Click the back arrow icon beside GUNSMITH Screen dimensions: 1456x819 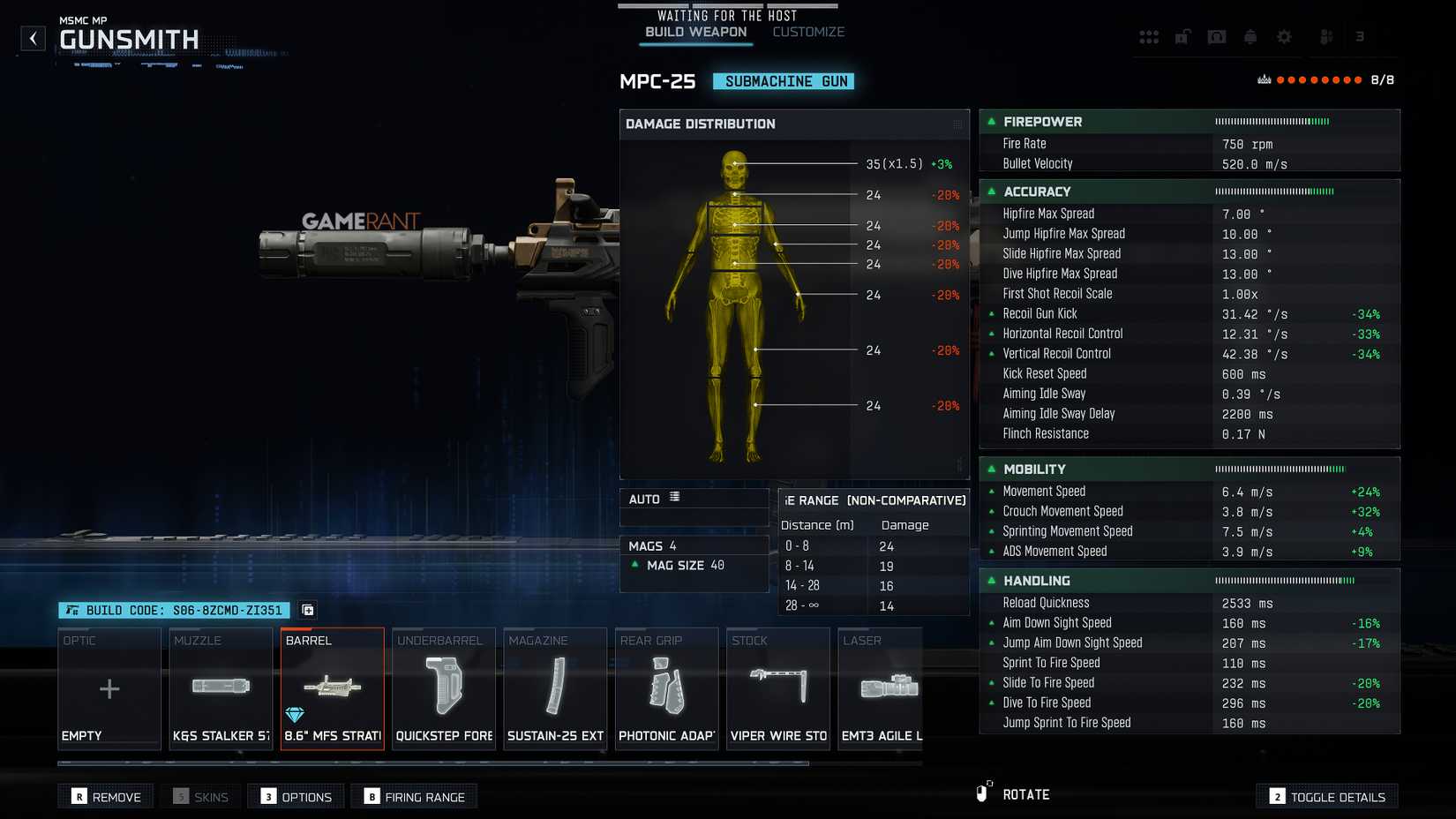[x=33, y=38]
